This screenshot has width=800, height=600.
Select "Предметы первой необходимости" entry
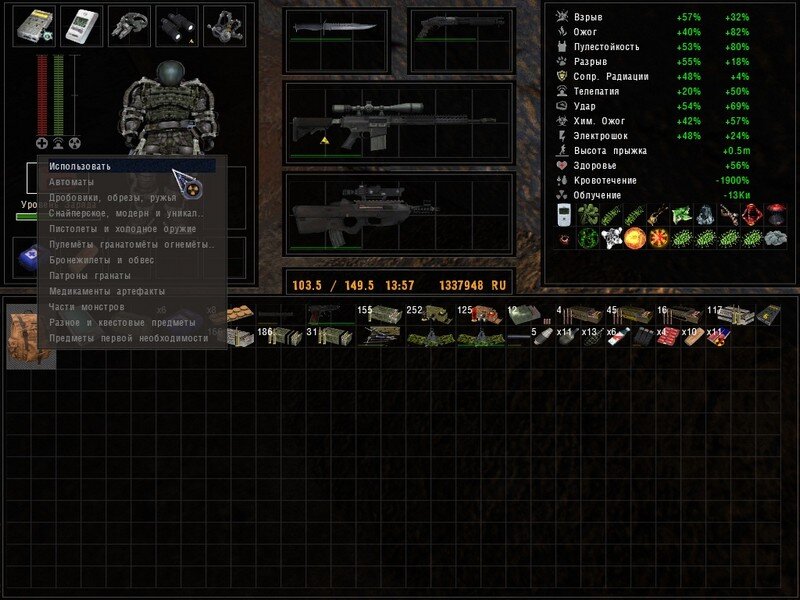pyautogui.click(x=129, y=338)
